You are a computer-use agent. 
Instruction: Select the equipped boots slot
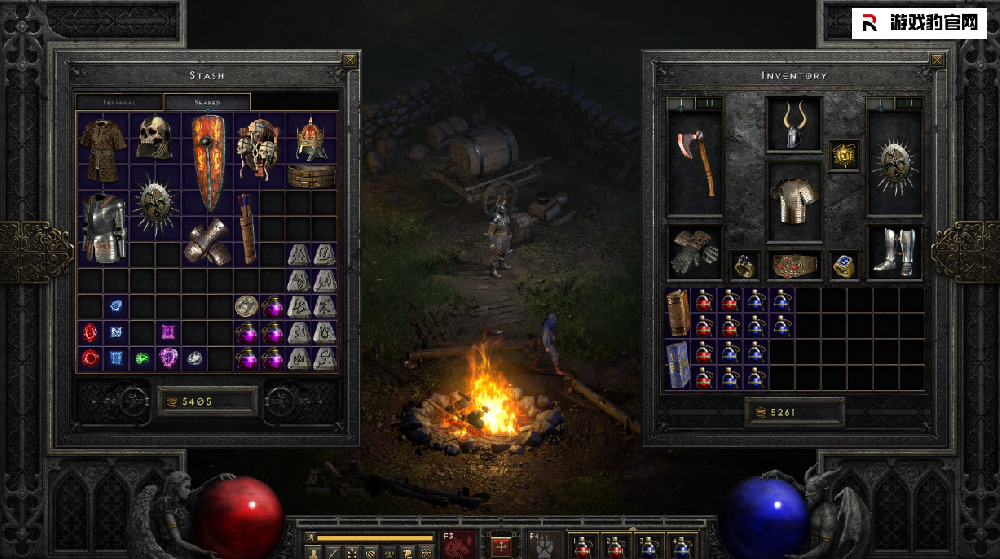point(894,251)
